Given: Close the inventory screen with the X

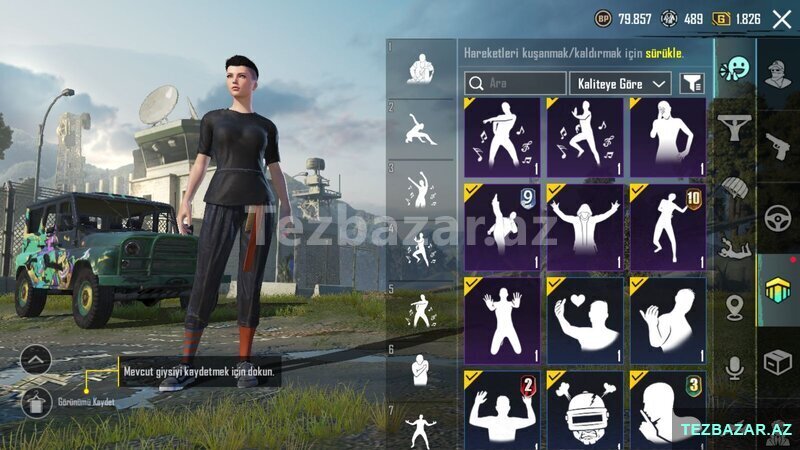Looking at the screenshot, I should (781, 18).
